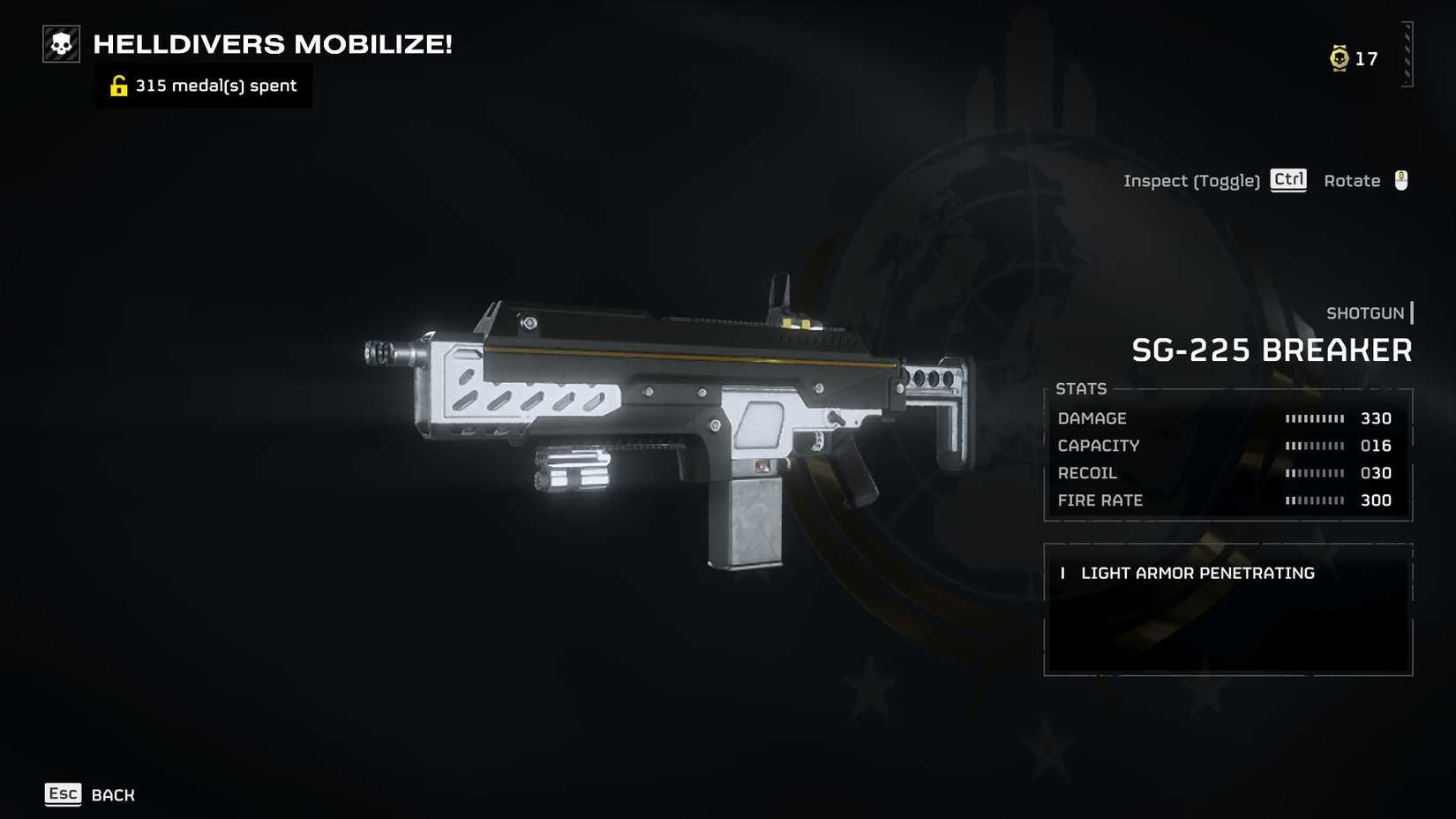This screenshot has height=819, width=1456.
Task: Select the Esc key icon at bottom left
Action: (x=62, y=793)
